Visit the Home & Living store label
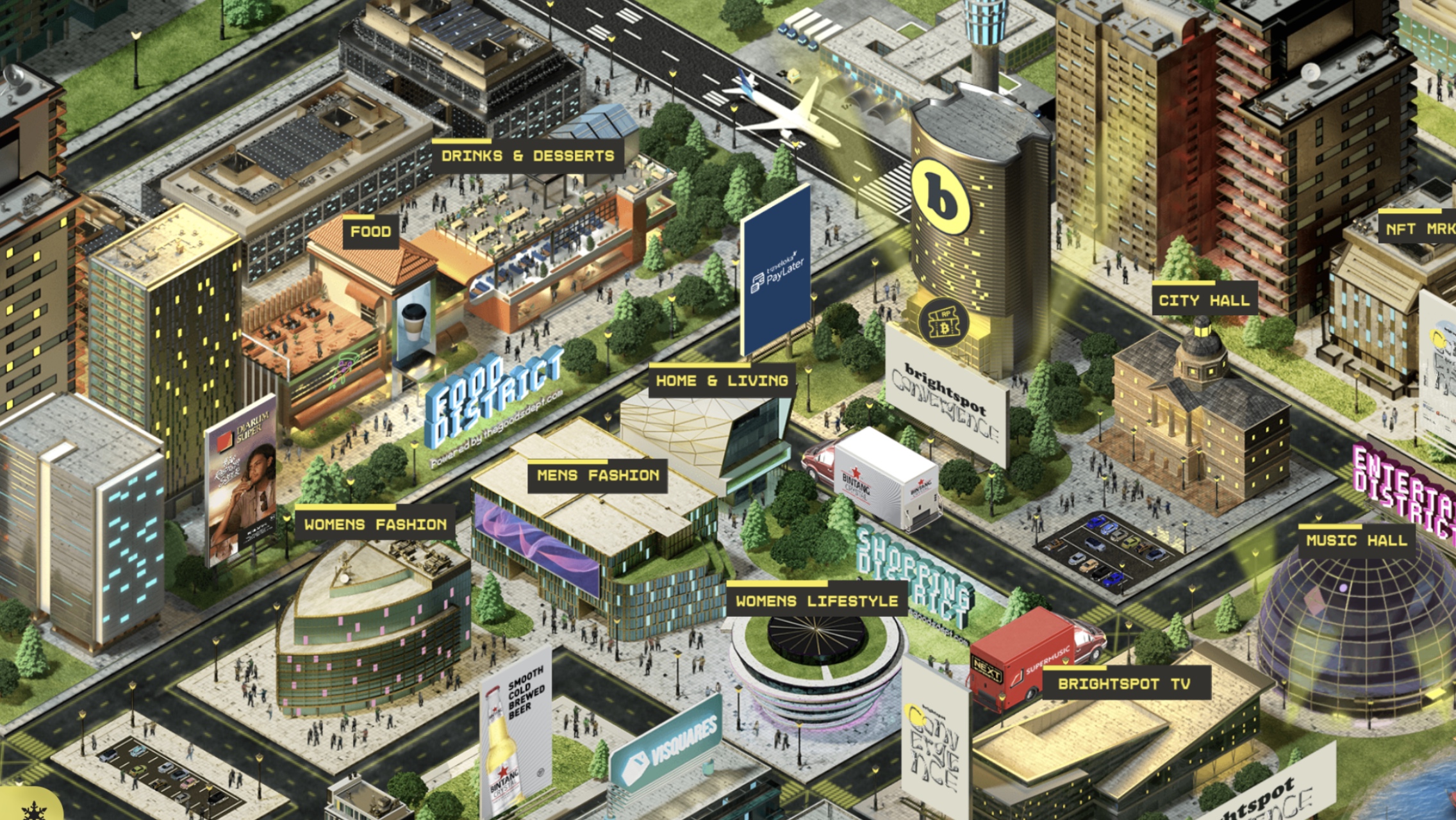 tap(722, 381)
